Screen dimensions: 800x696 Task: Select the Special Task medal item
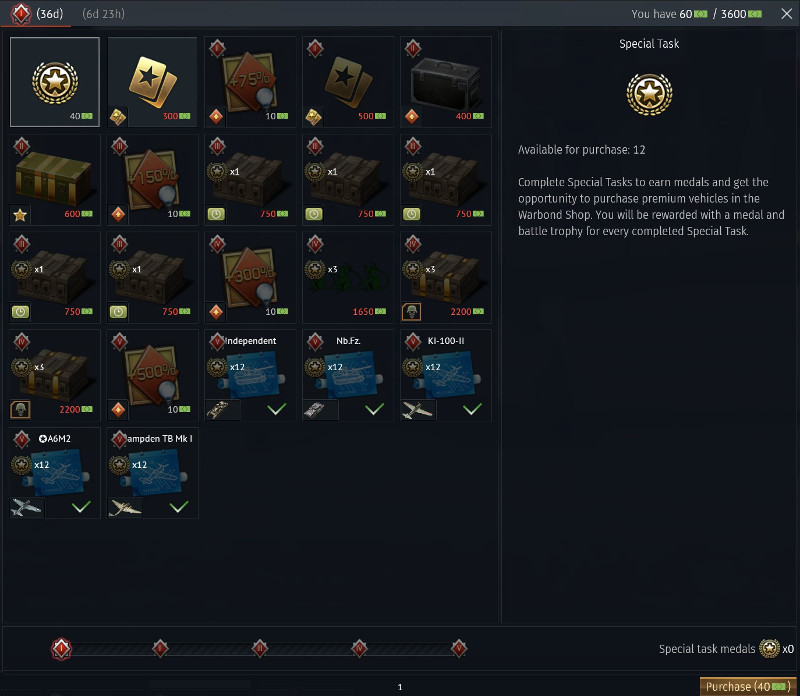pos(55,82)
